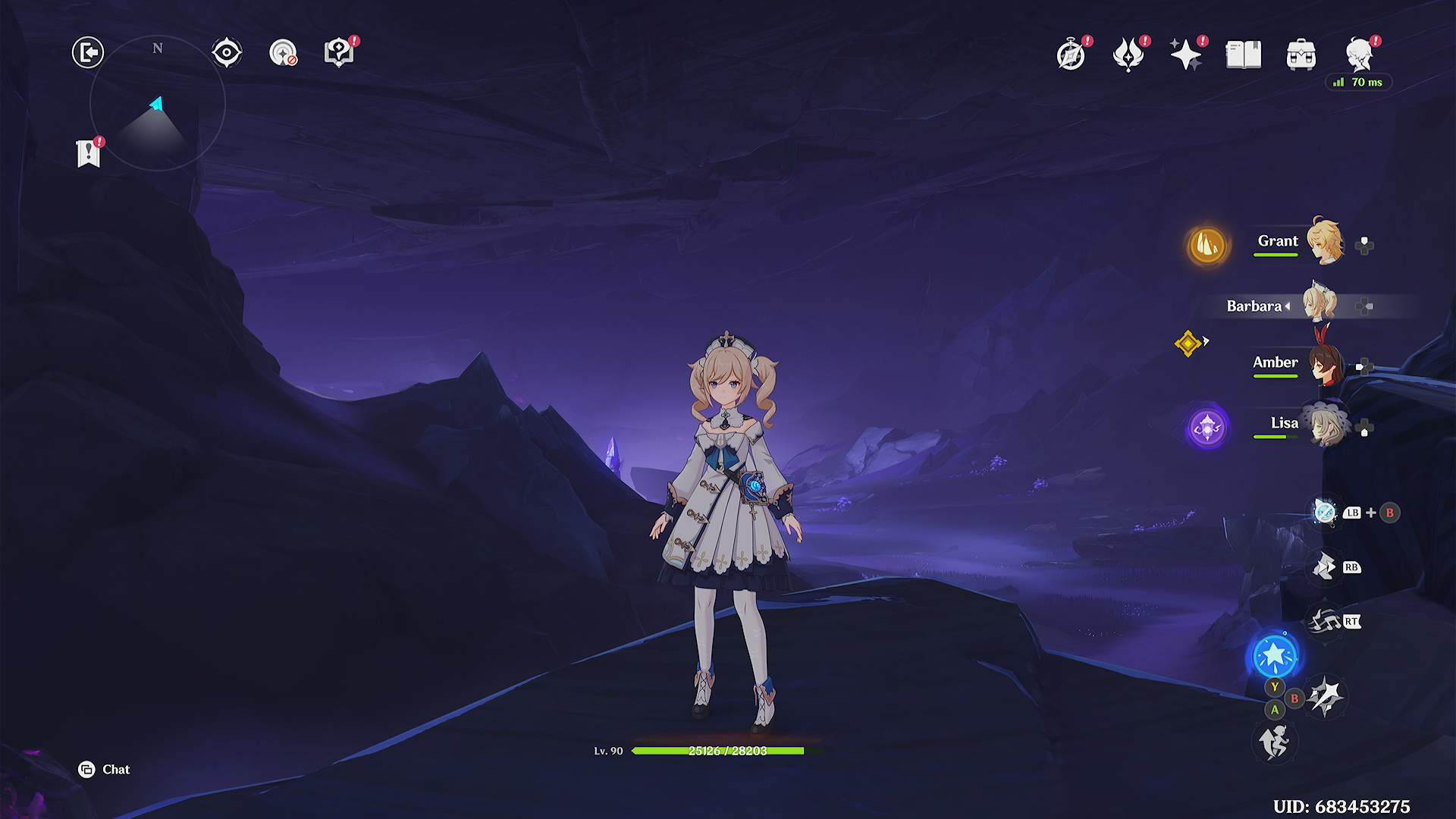Activate Barbara's glowing blue Elemental Burst
The height and width of the screenshot is (819, 1456).
click(1275, 655)
